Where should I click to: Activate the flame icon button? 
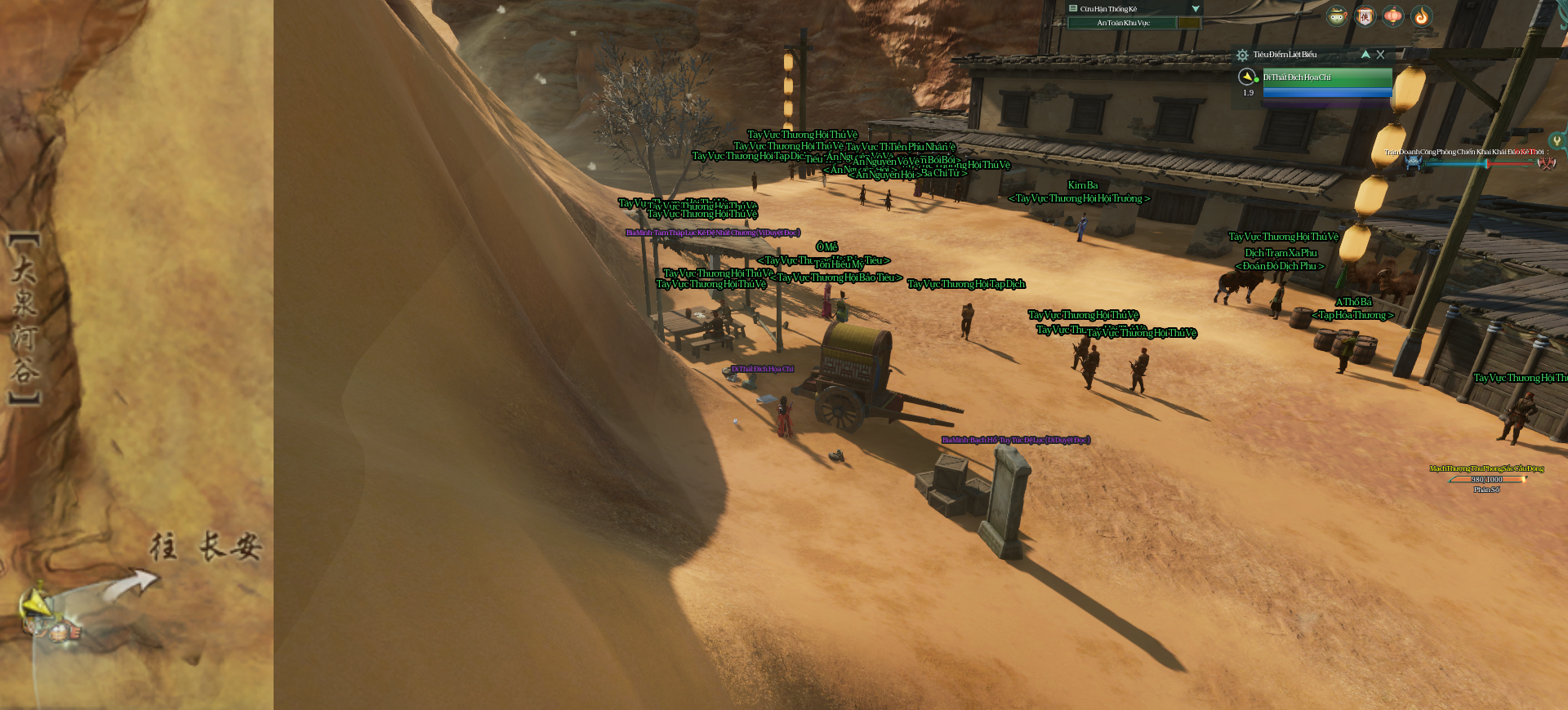[1422, 16]
